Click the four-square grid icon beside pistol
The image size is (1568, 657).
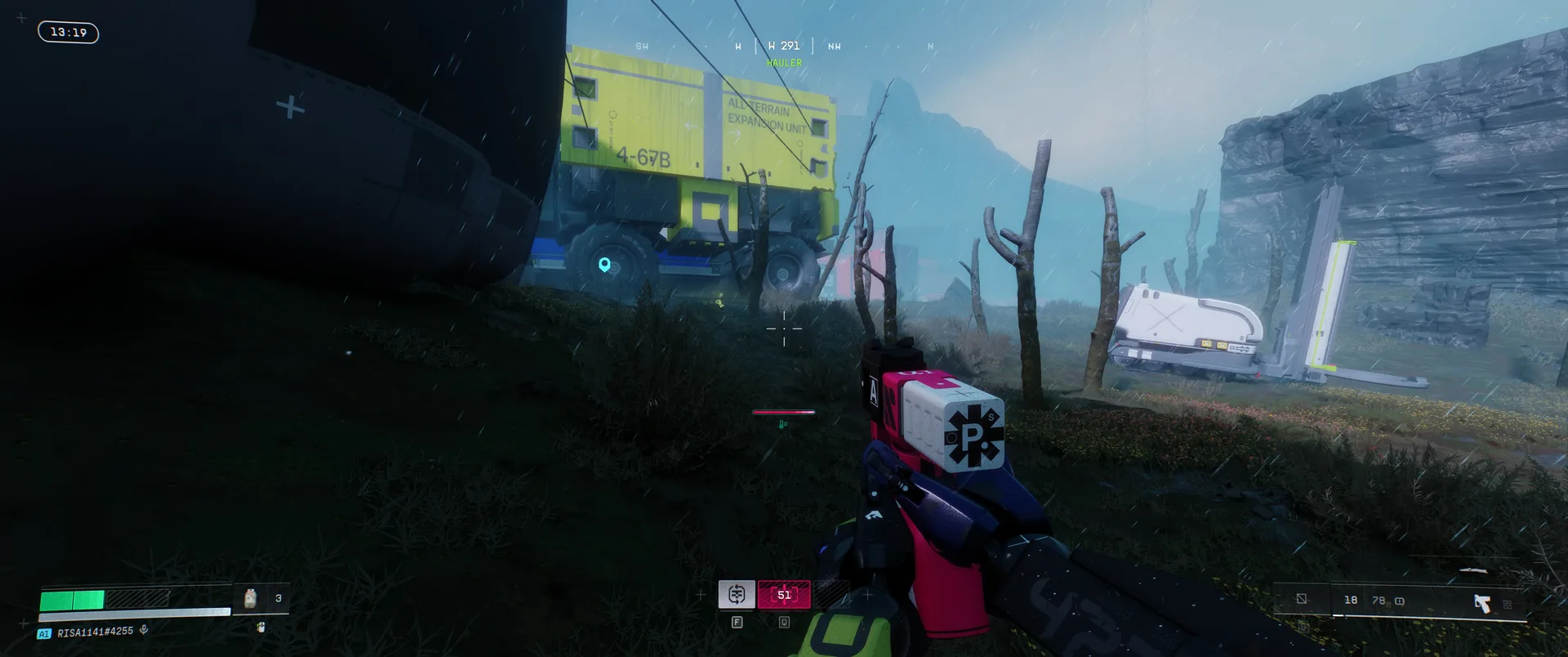point(1508,604)
